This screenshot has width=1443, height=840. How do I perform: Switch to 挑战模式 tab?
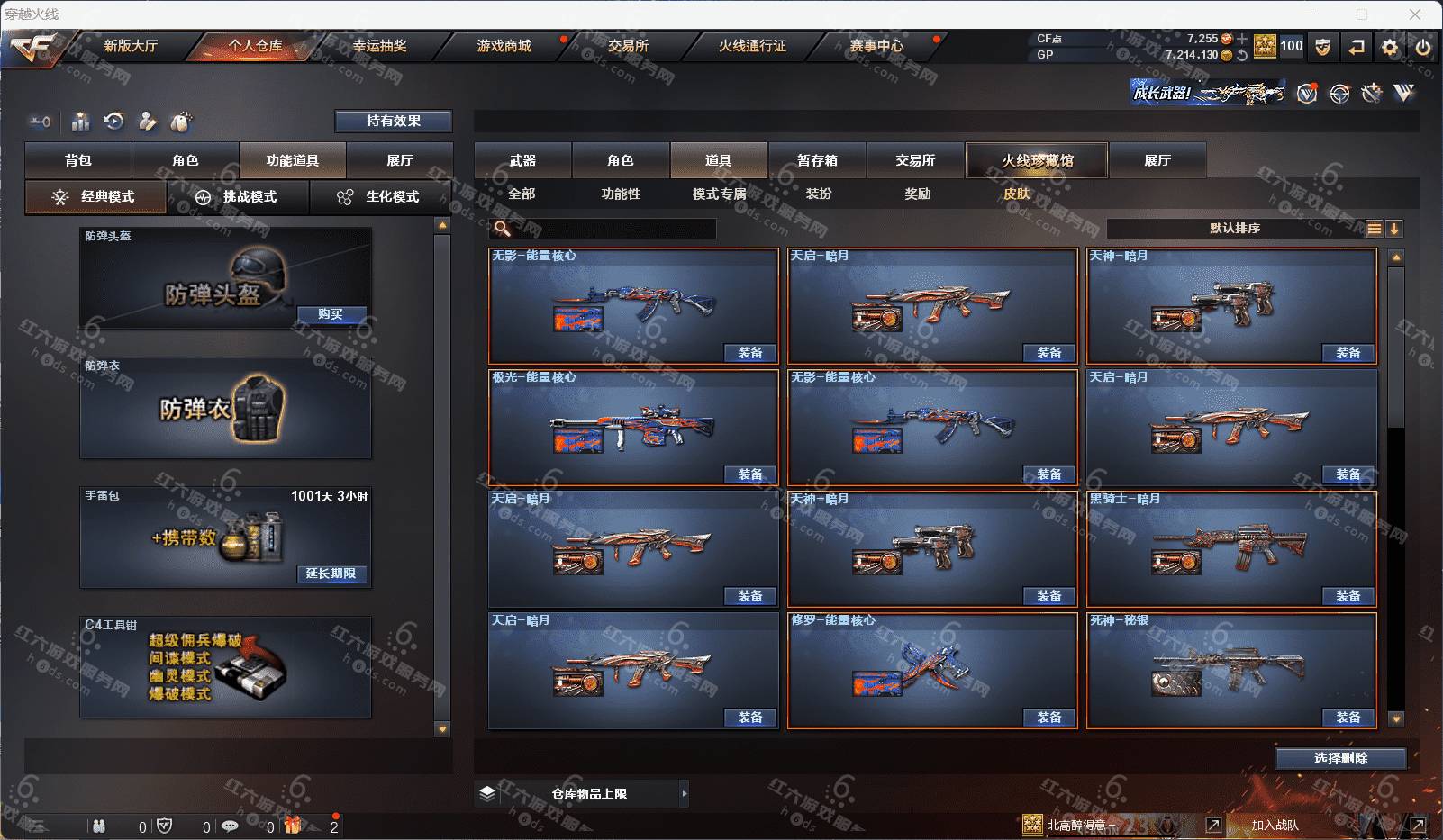[x=238, y=197]
